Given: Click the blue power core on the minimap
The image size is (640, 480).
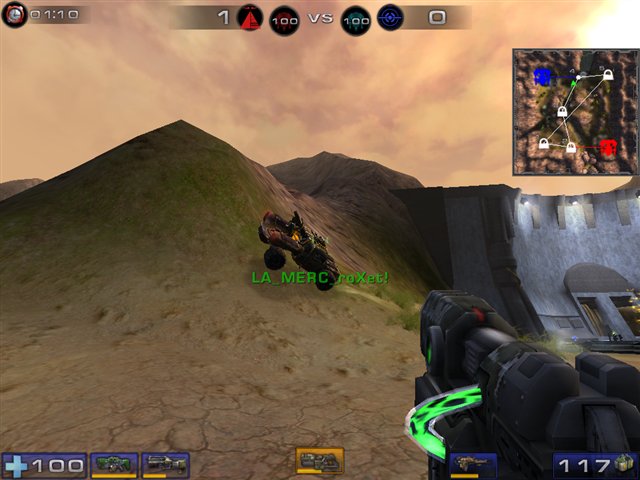Looking at the screenshot, I should click(543, 76).
